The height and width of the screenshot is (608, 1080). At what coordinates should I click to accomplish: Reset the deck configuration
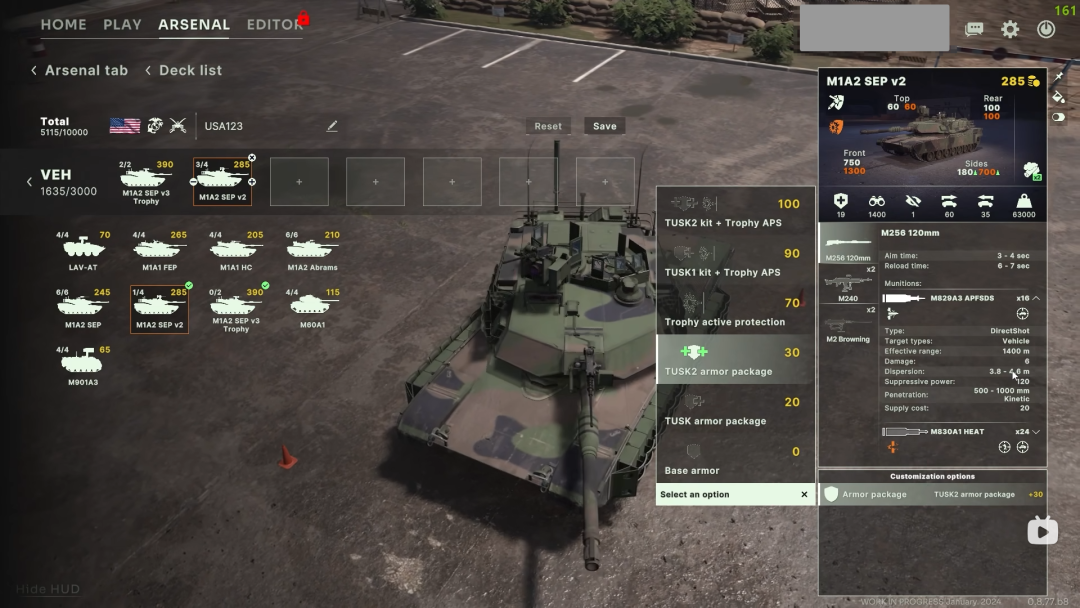tap(548, 126)
